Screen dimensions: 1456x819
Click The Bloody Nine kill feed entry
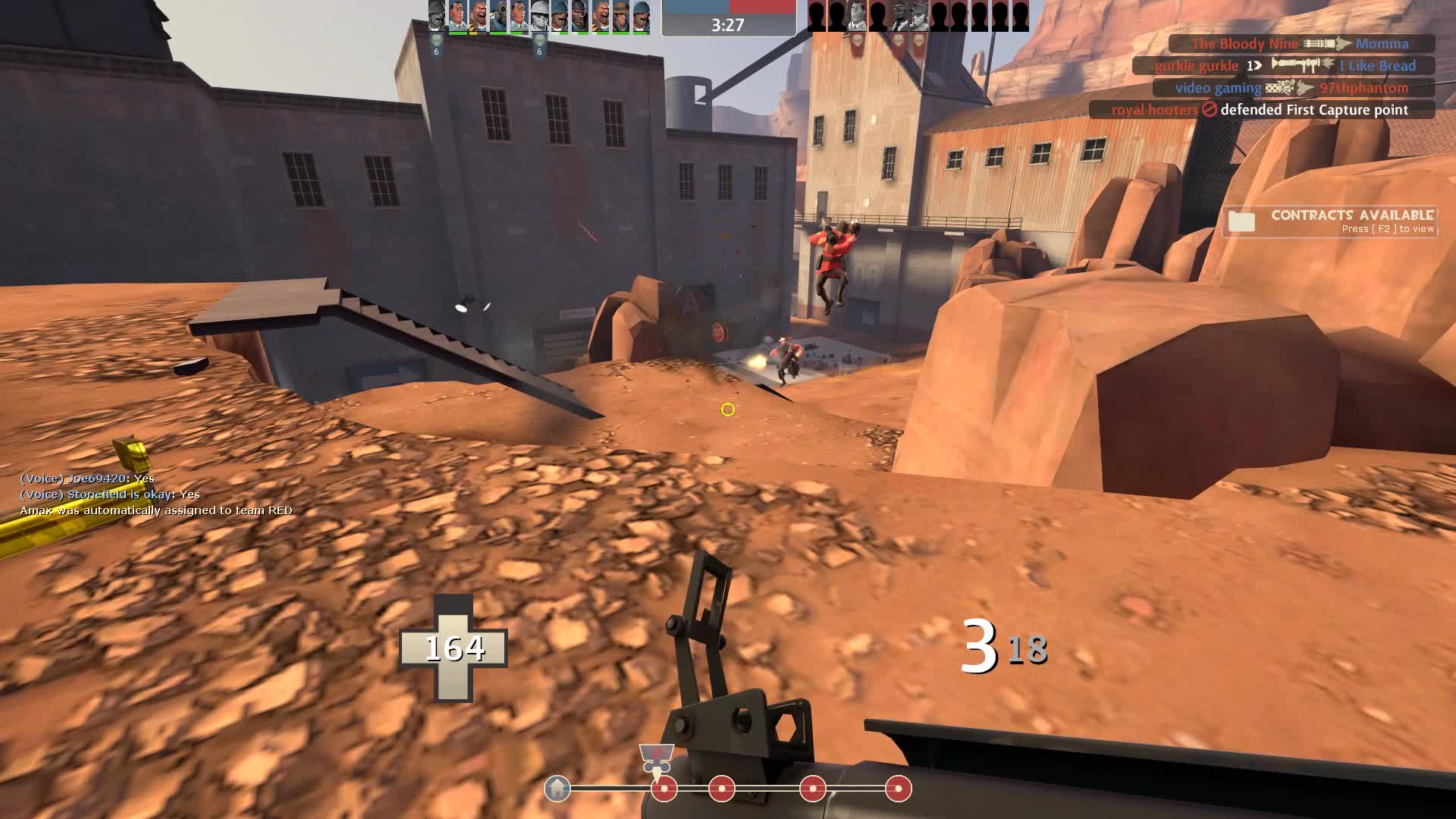click(x=1301, y=44)
